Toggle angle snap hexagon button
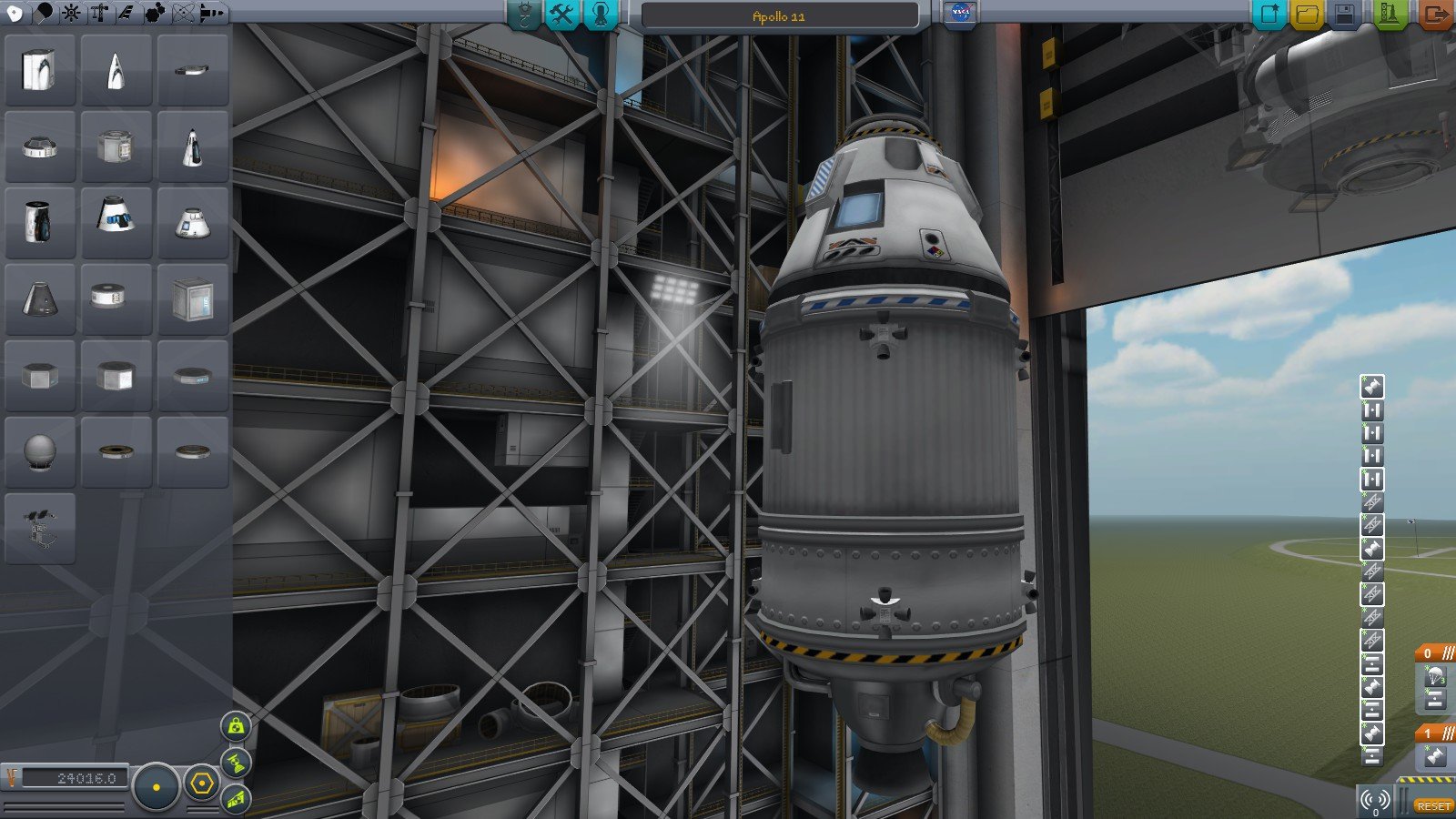This screenshot has height=819, width=1456. (201, 783)
